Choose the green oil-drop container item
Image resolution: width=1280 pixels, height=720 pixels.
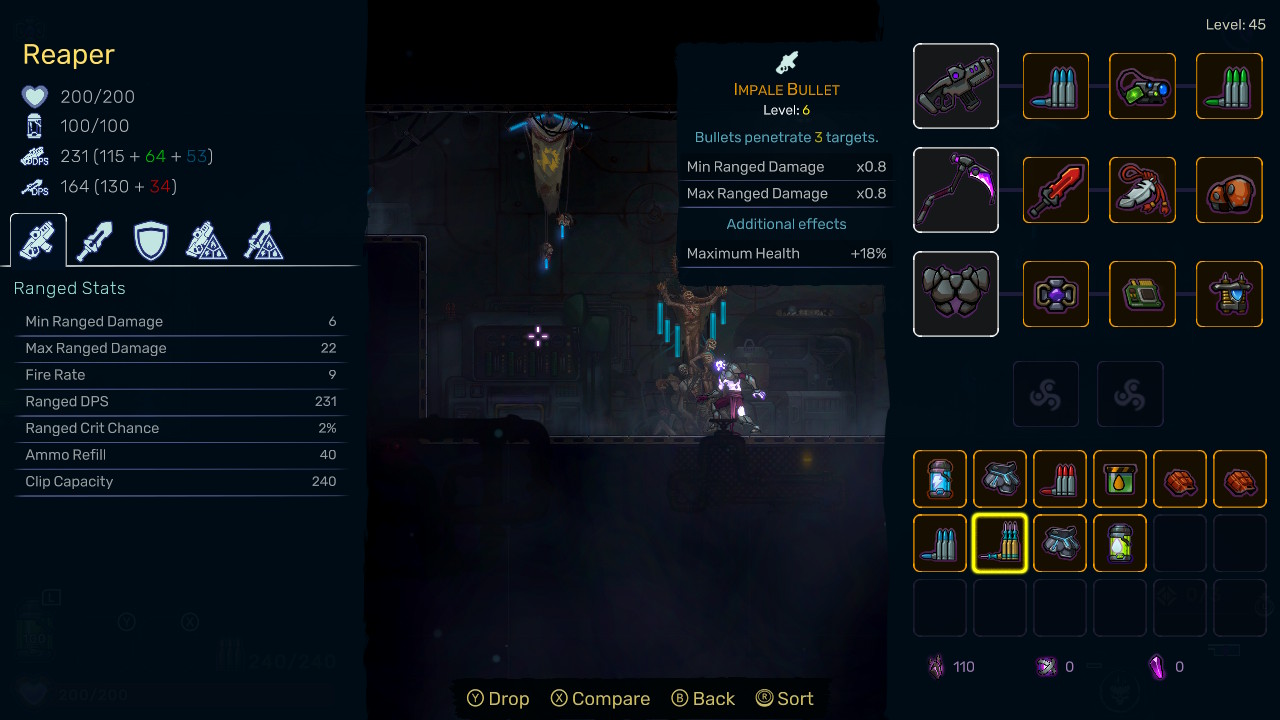pyautogui.click(x=1120, y=479)
